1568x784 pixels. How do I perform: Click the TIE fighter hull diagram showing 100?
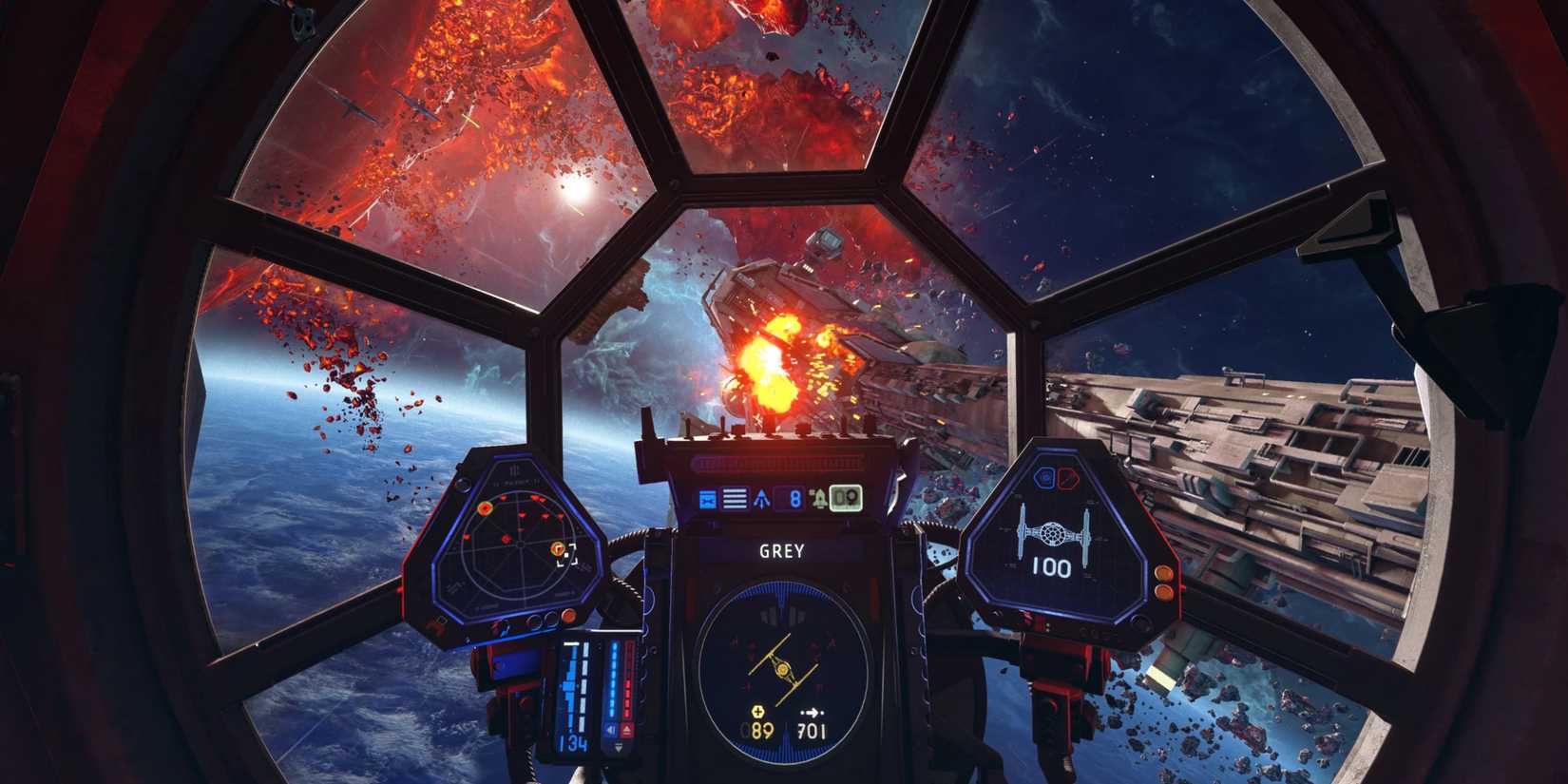point(1053,534)
